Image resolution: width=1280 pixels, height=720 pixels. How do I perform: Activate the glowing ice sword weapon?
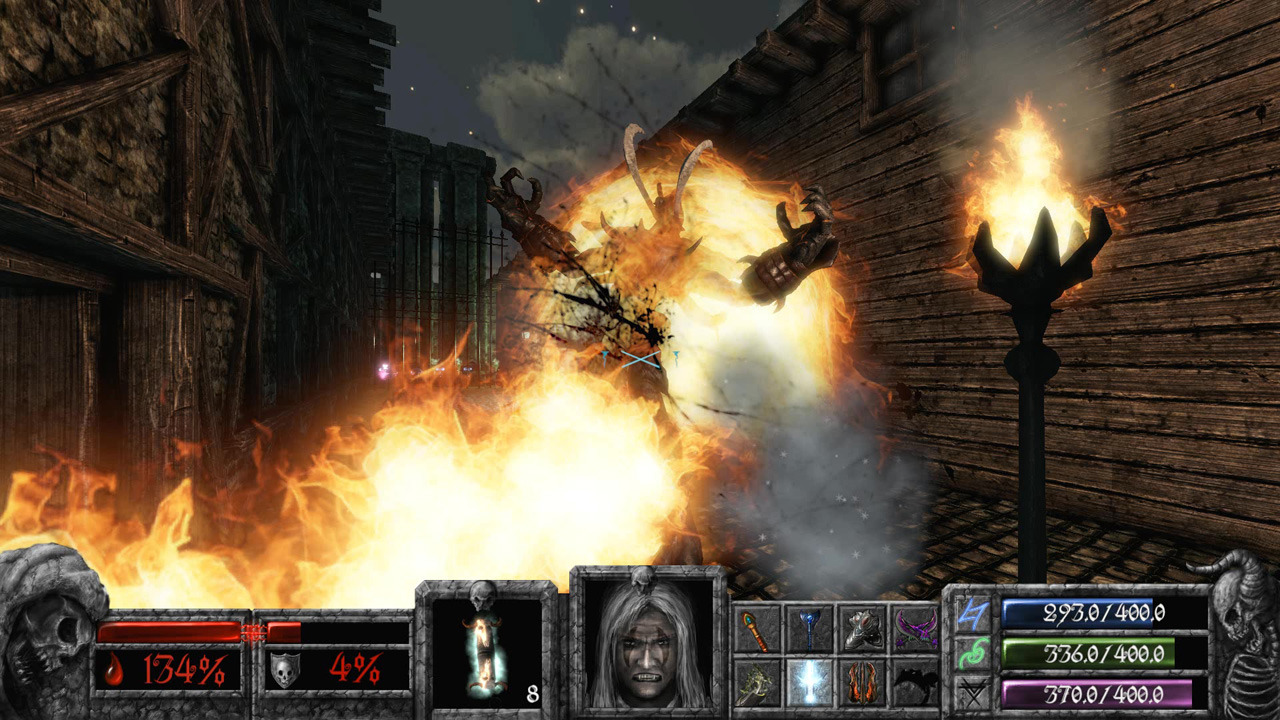[x=810, y=684]
